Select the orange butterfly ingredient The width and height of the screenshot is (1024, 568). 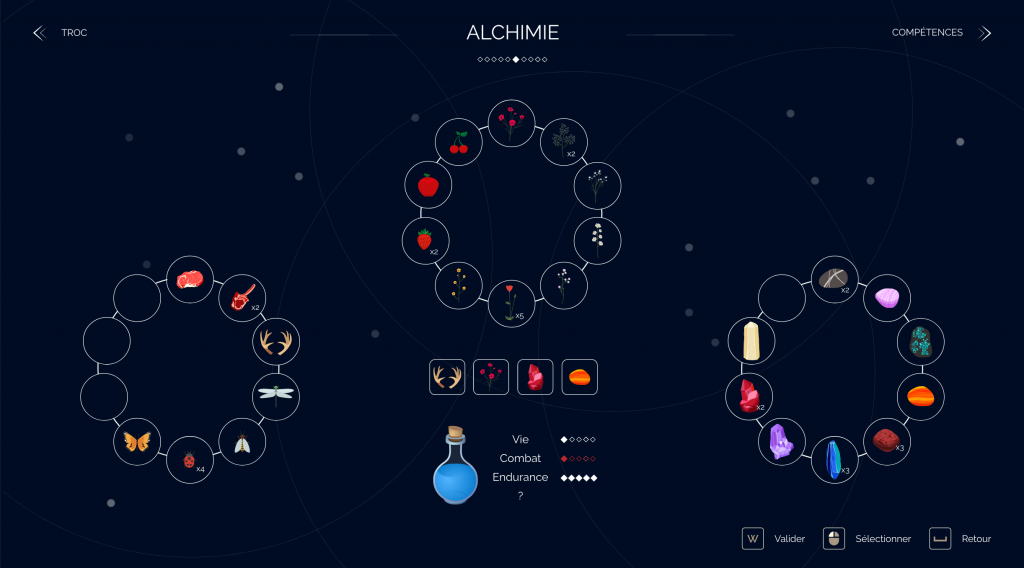coord(137,441)
